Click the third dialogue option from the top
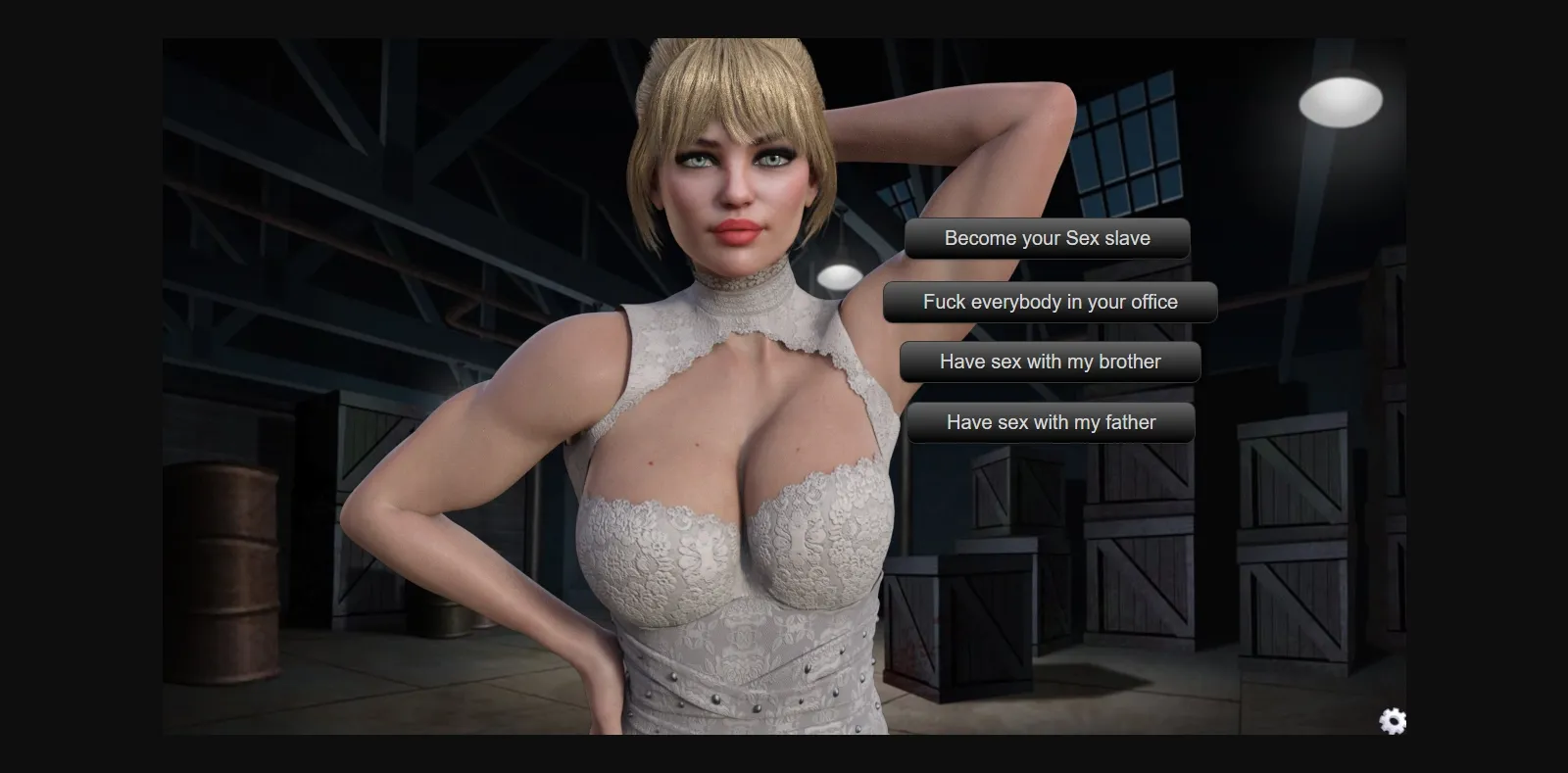1568x773 pixels. click(1051, 362)
